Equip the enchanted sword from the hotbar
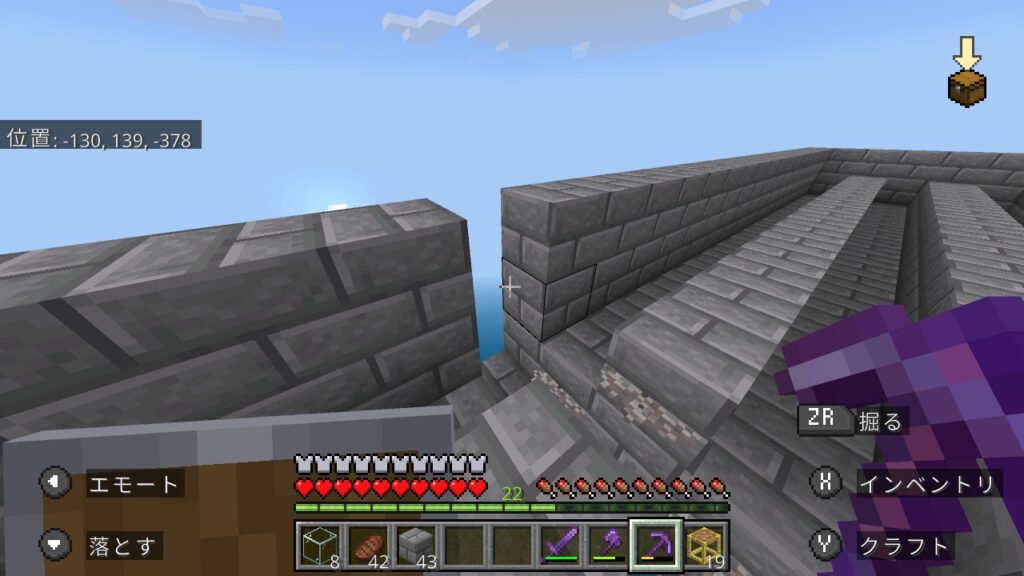The width and height of the screenshot is (1024, 576). click(559, 545)
